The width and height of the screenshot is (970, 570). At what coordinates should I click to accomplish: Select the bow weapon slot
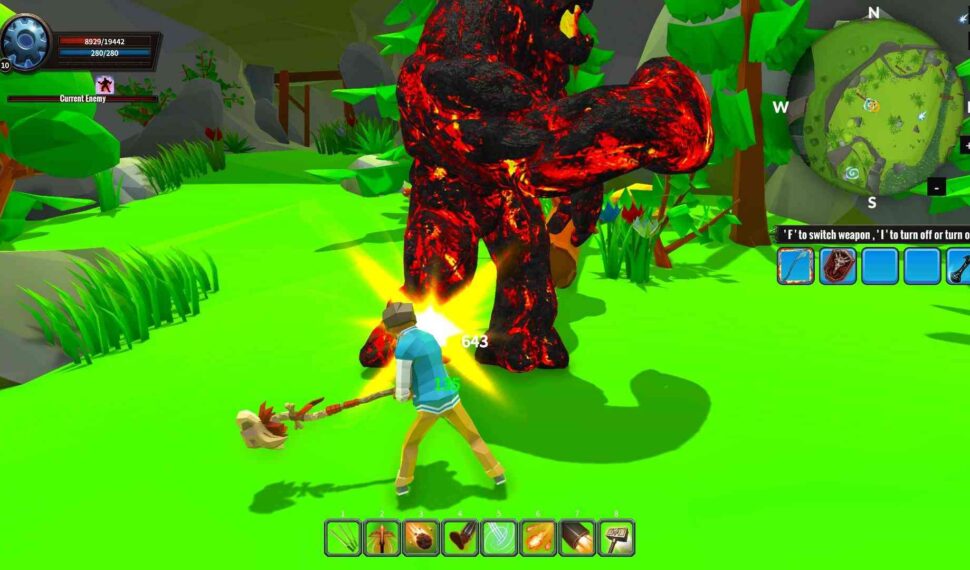coord(796,267)
